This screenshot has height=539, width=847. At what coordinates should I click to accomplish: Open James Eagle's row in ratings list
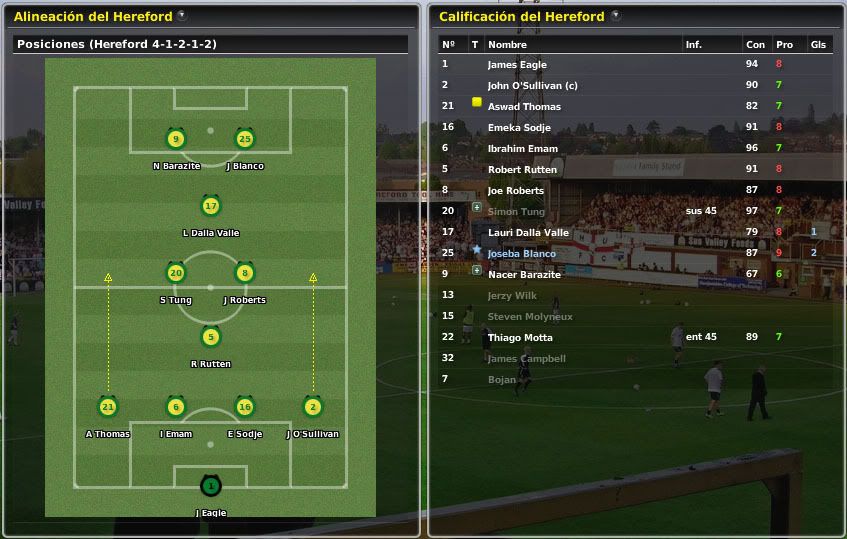pos(517,65)
